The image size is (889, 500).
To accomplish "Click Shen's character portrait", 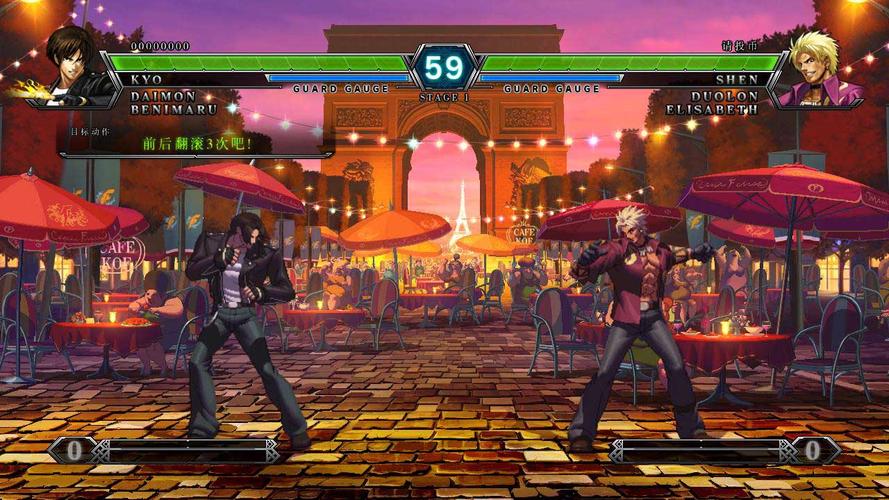I will point(815,68).
